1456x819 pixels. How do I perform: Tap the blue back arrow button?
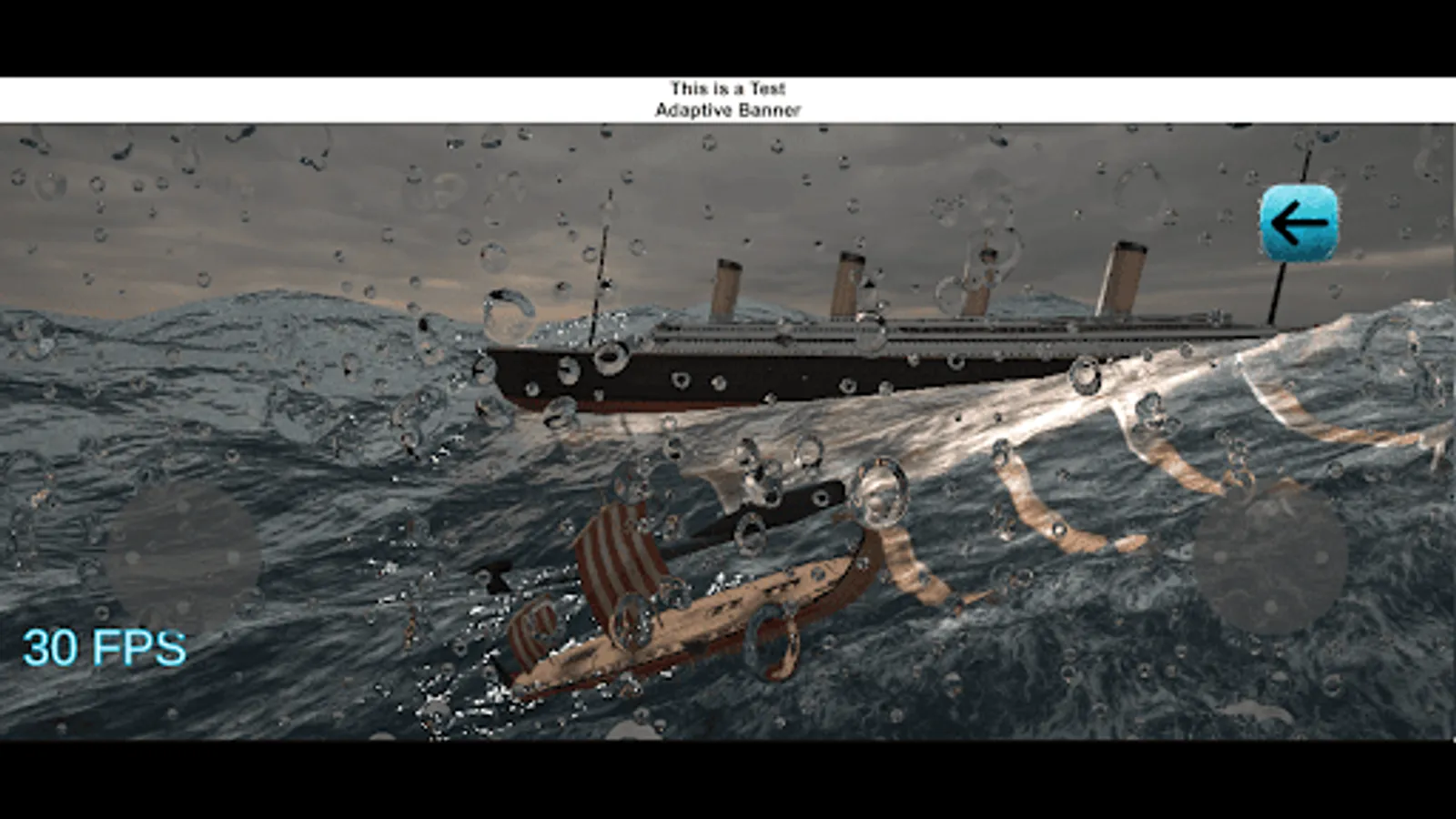coord(1299,221)
